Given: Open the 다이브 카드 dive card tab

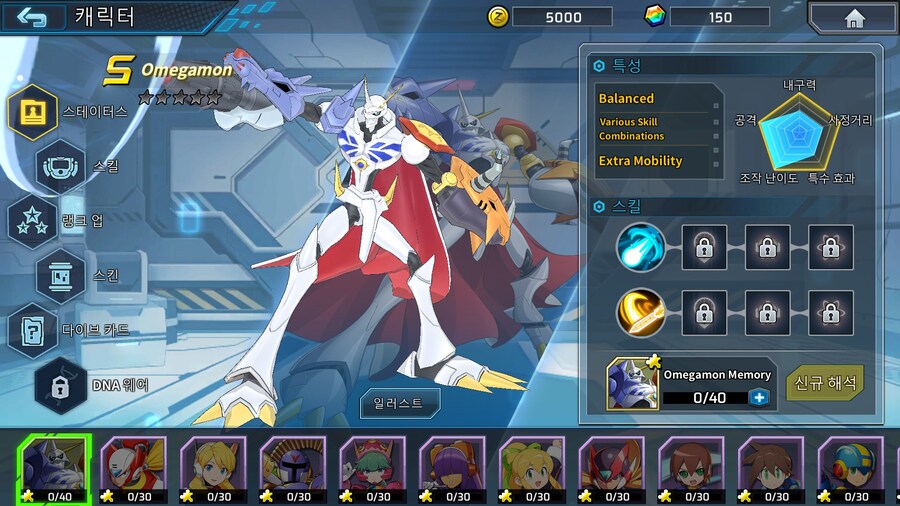Looking at the screenshot, I should (33, 329).
